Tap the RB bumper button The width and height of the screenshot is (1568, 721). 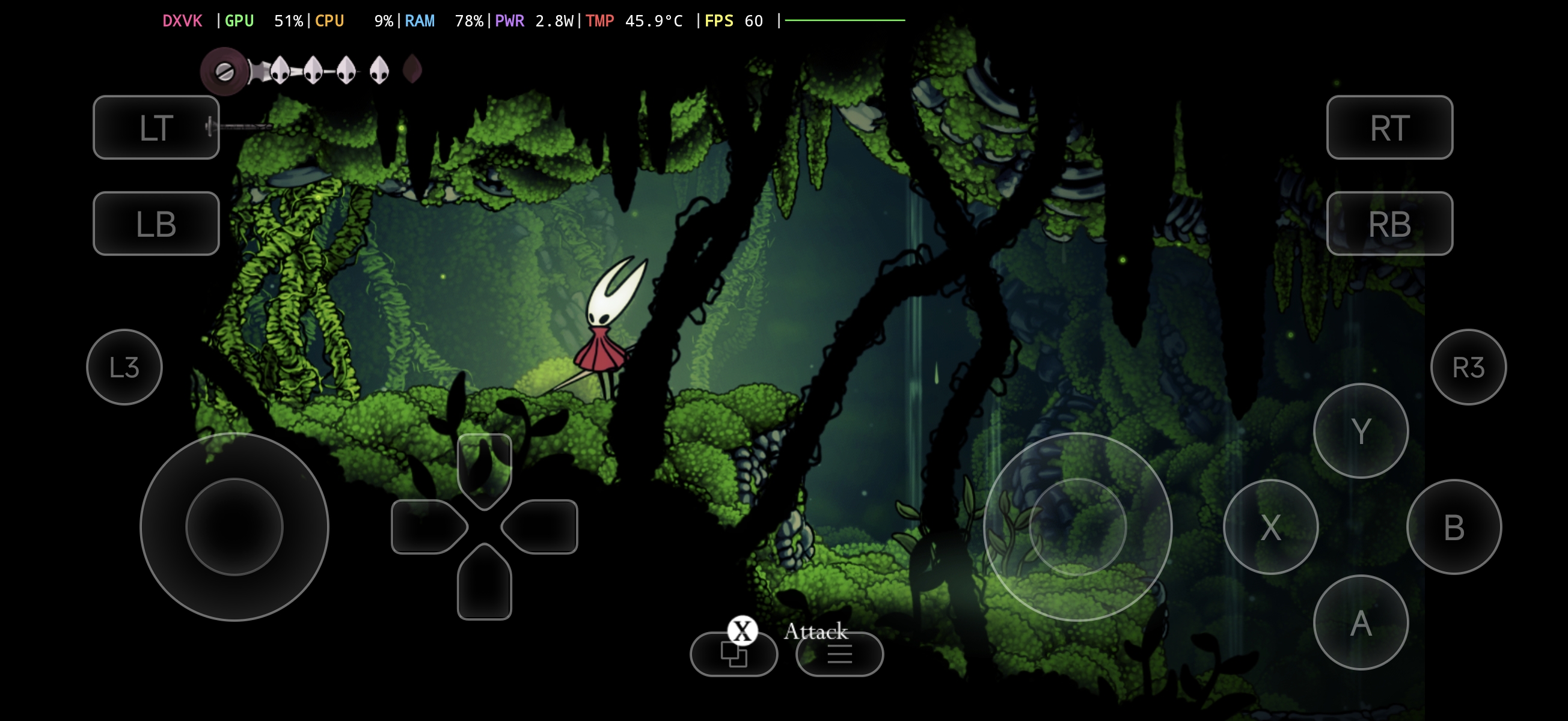pos(1389,224)
